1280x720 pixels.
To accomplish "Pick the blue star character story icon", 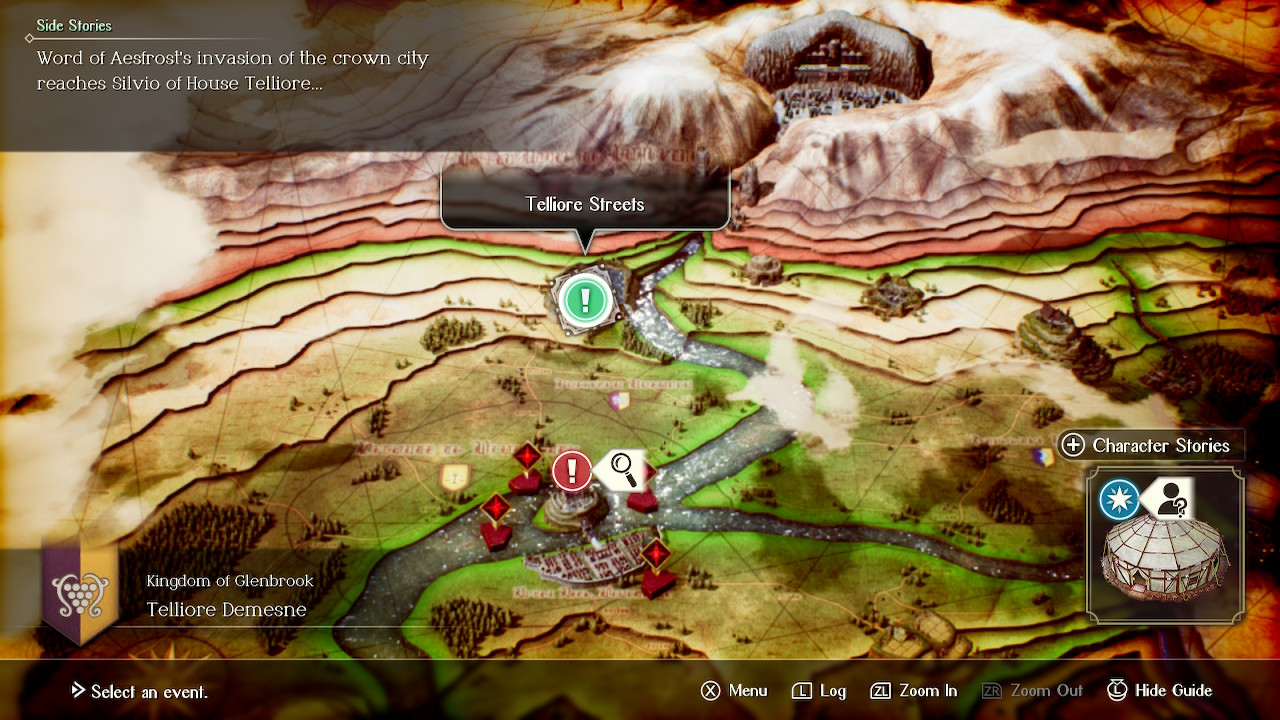I will [1119, 500].
